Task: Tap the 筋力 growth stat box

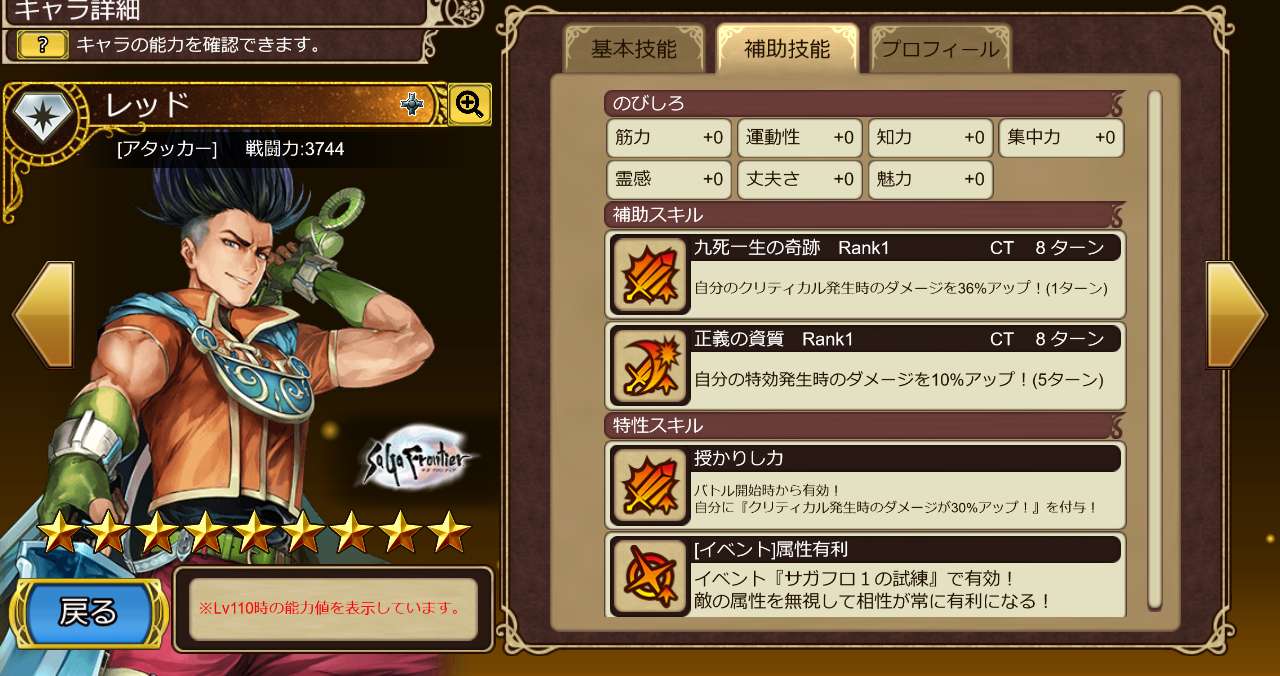Action: (669, 138)
